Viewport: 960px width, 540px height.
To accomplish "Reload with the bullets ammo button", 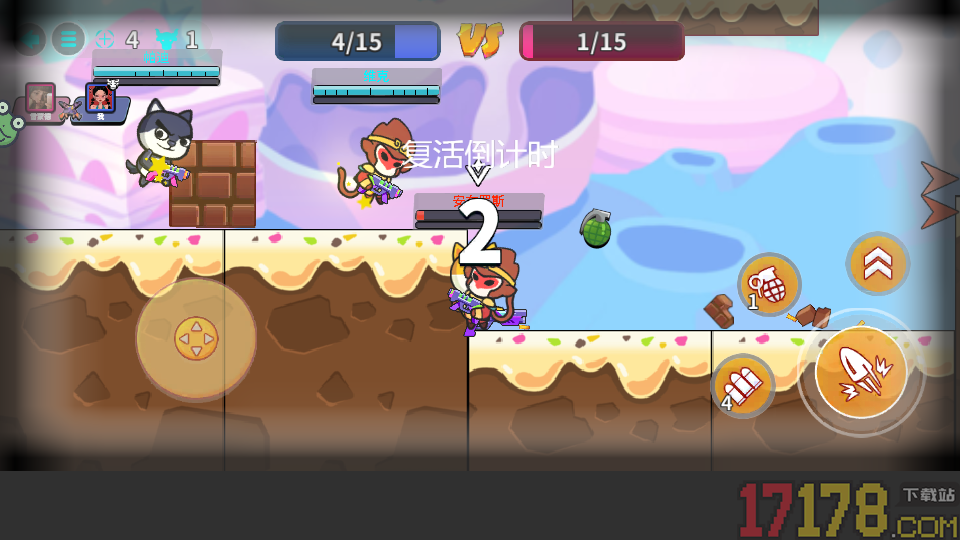I will coord(743,385).
